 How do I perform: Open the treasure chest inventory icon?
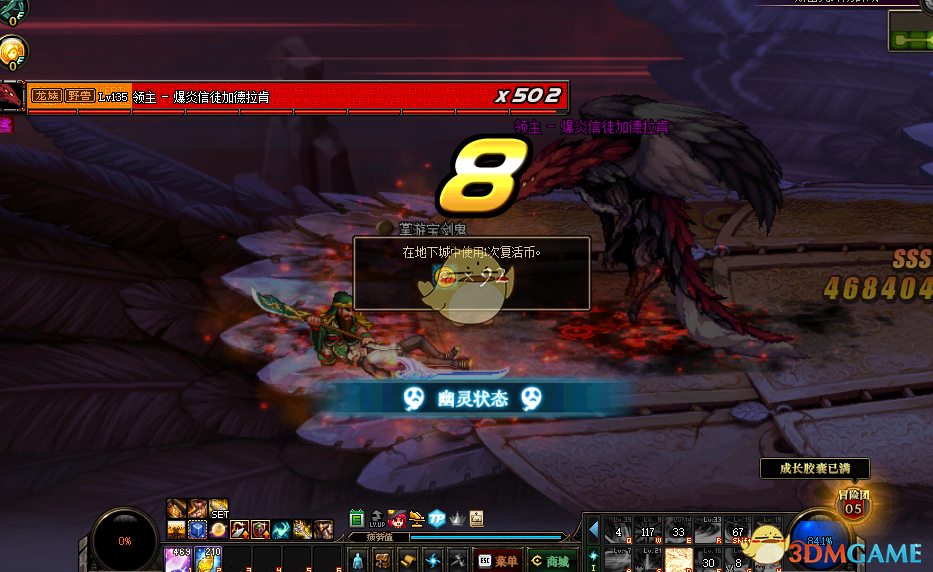[x=383, y=560]
